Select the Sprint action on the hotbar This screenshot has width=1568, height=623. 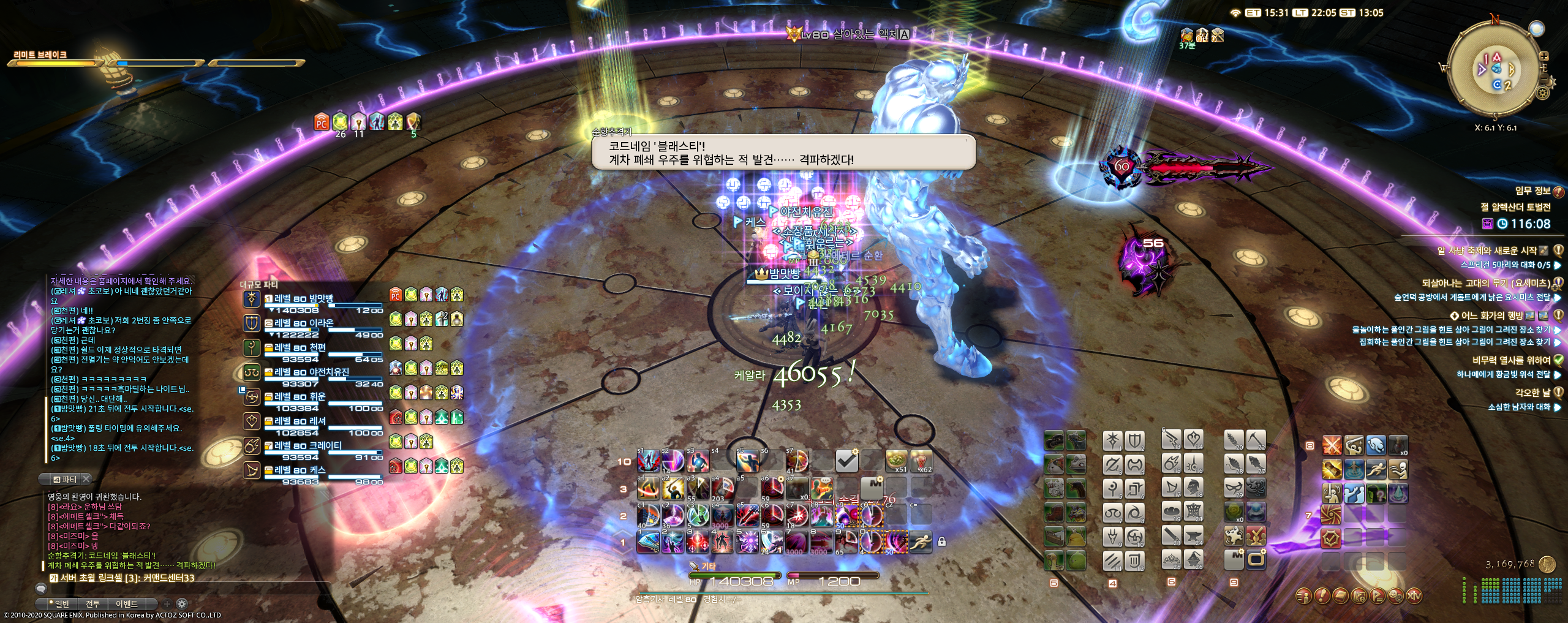coord(921,542)
